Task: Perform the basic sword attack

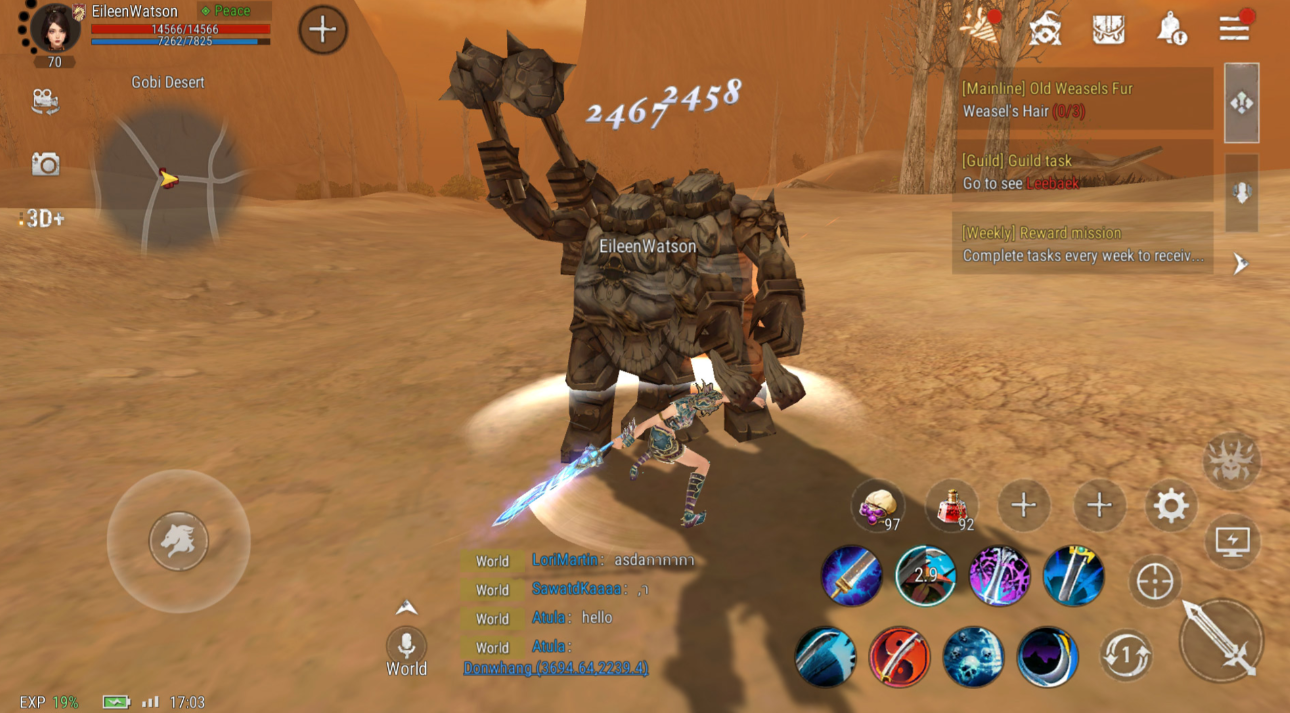Action: coord(1221,640)
